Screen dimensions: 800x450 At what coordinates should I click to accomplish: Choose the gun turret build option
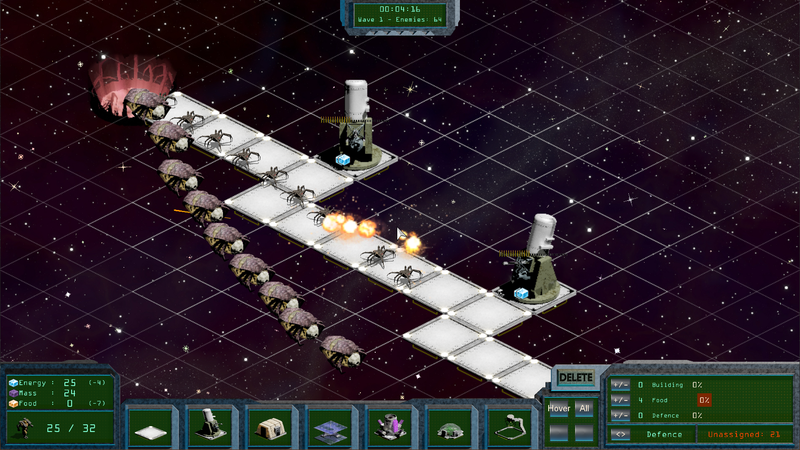click(x=209, y=427)
